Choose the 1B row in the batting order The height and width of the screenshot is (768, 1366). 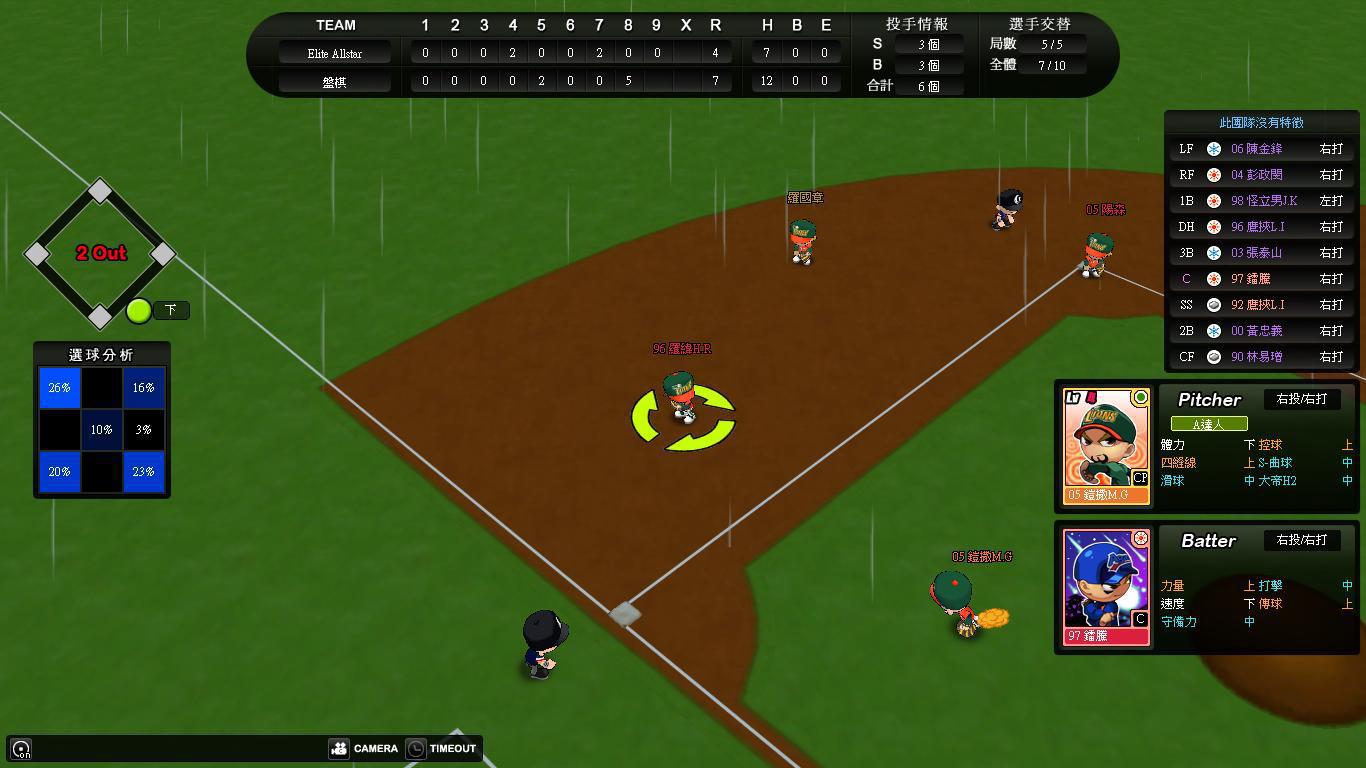coord(1265,201)
